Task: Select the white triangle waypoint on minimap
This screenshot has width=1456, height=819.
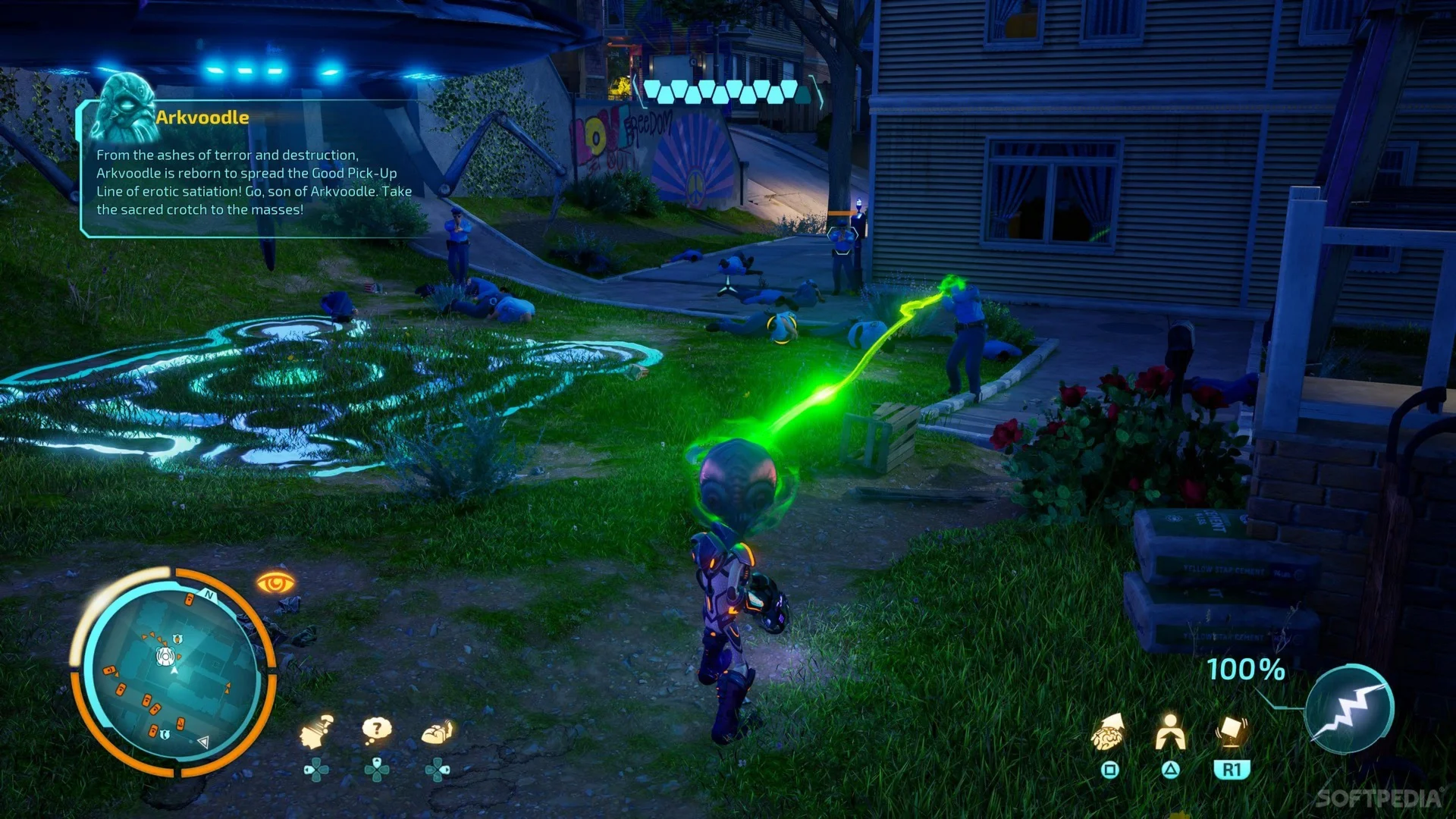Action: pyautogui.click(x=202, y=742)
